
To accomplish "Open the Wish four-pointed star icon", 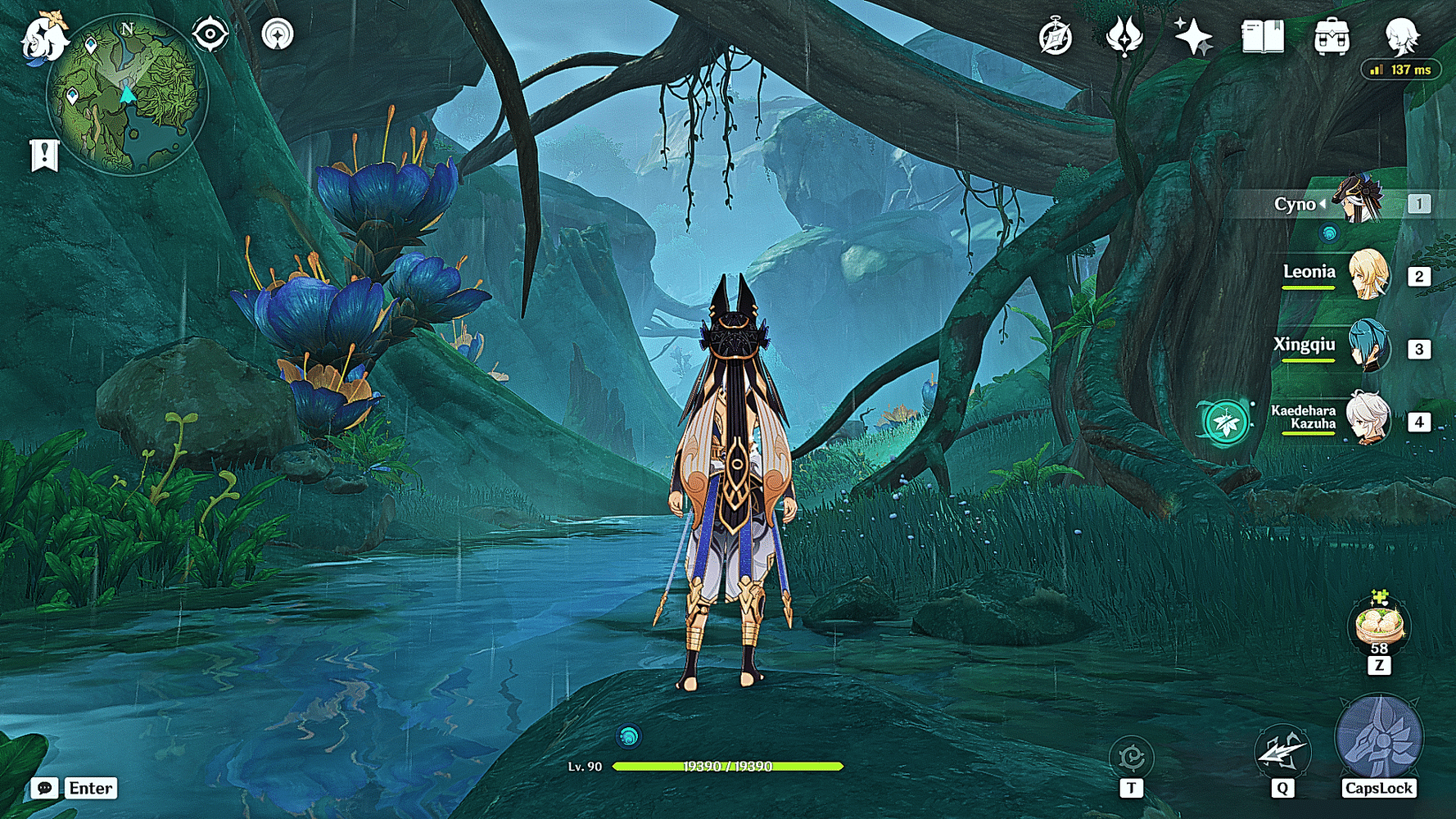I will tap(1193, 37).
